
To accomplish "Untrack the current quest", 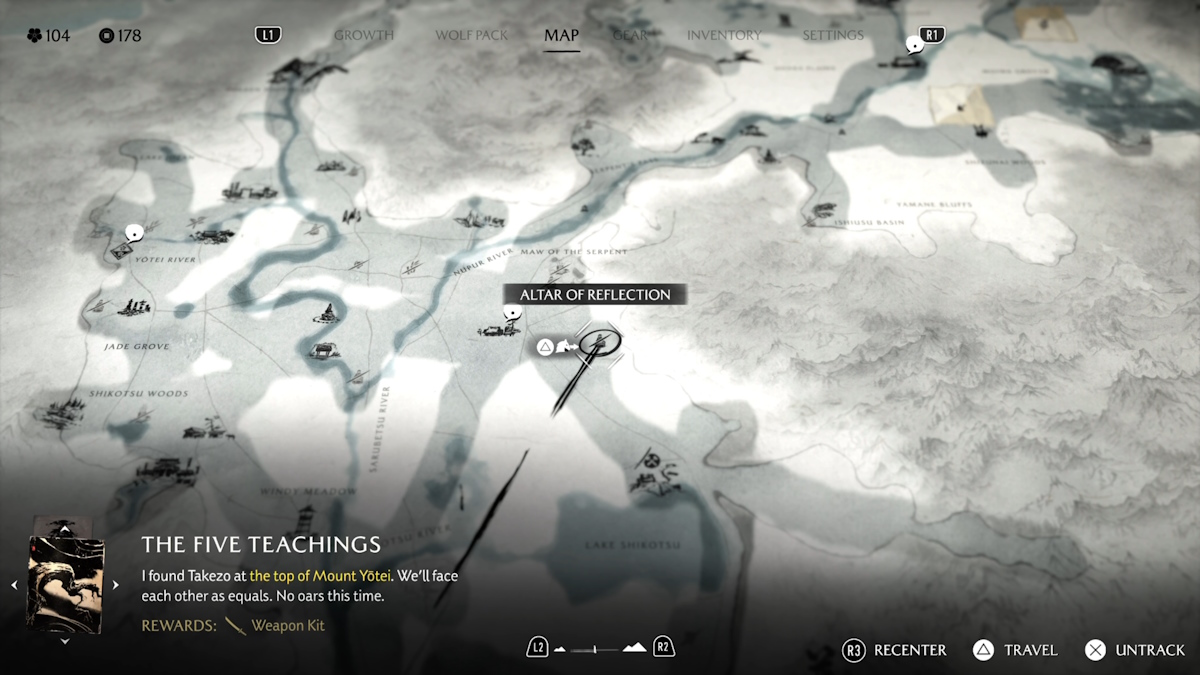I will (x=1136, y=650).
